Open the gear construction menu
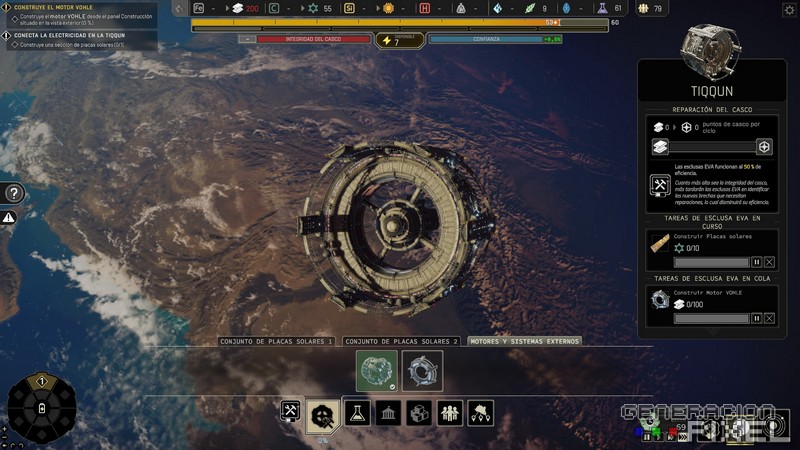 point(323,414)
